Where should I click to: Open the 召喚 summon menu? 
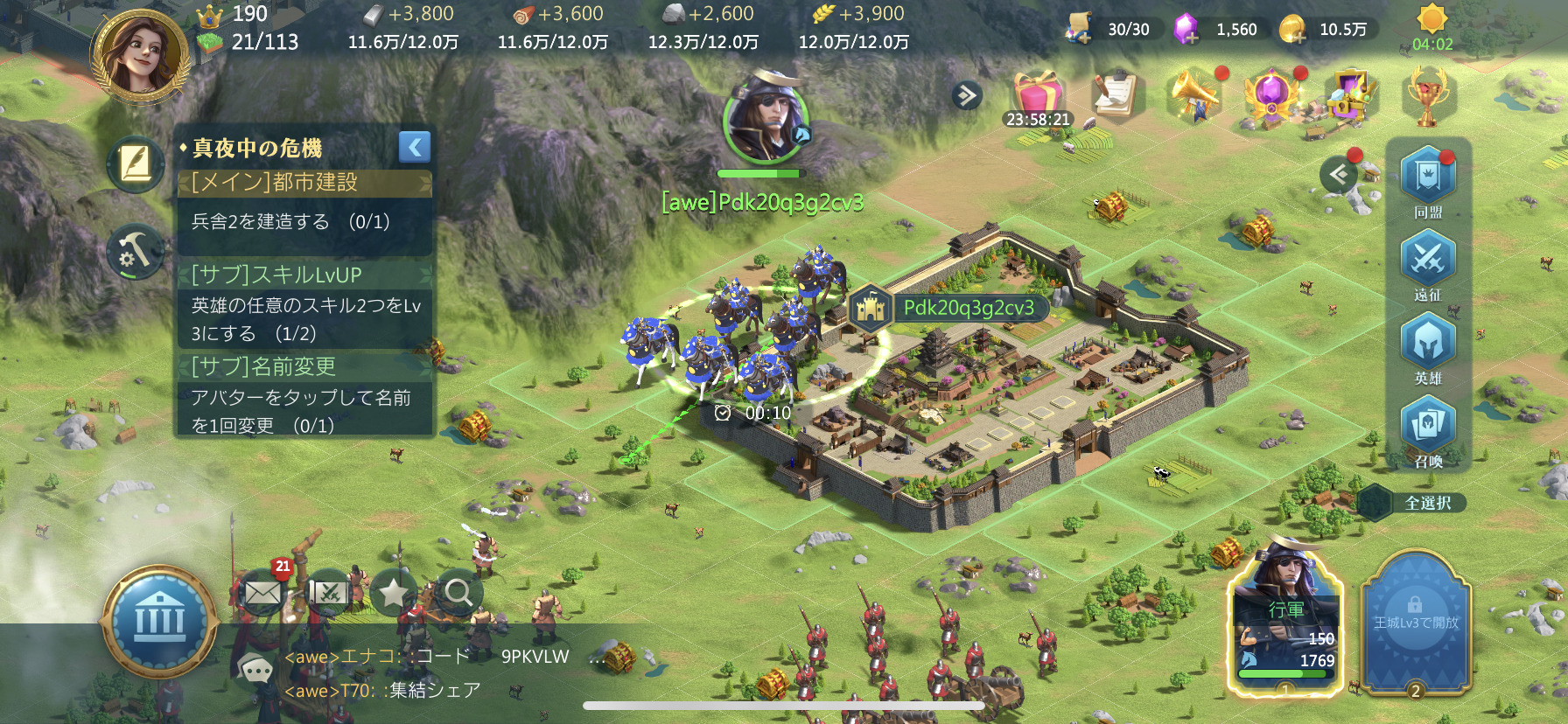tap(1428, 427)
